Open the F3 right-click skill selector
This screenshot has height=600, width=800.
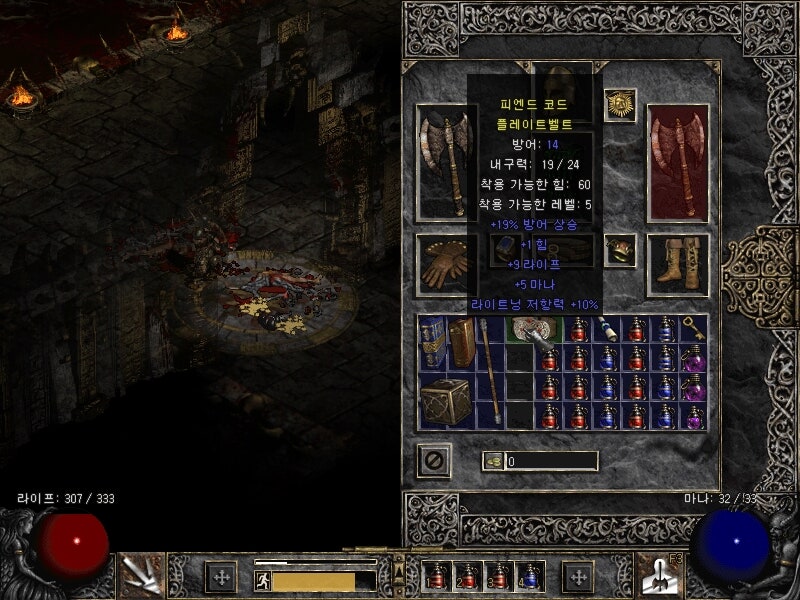(660, 575)
